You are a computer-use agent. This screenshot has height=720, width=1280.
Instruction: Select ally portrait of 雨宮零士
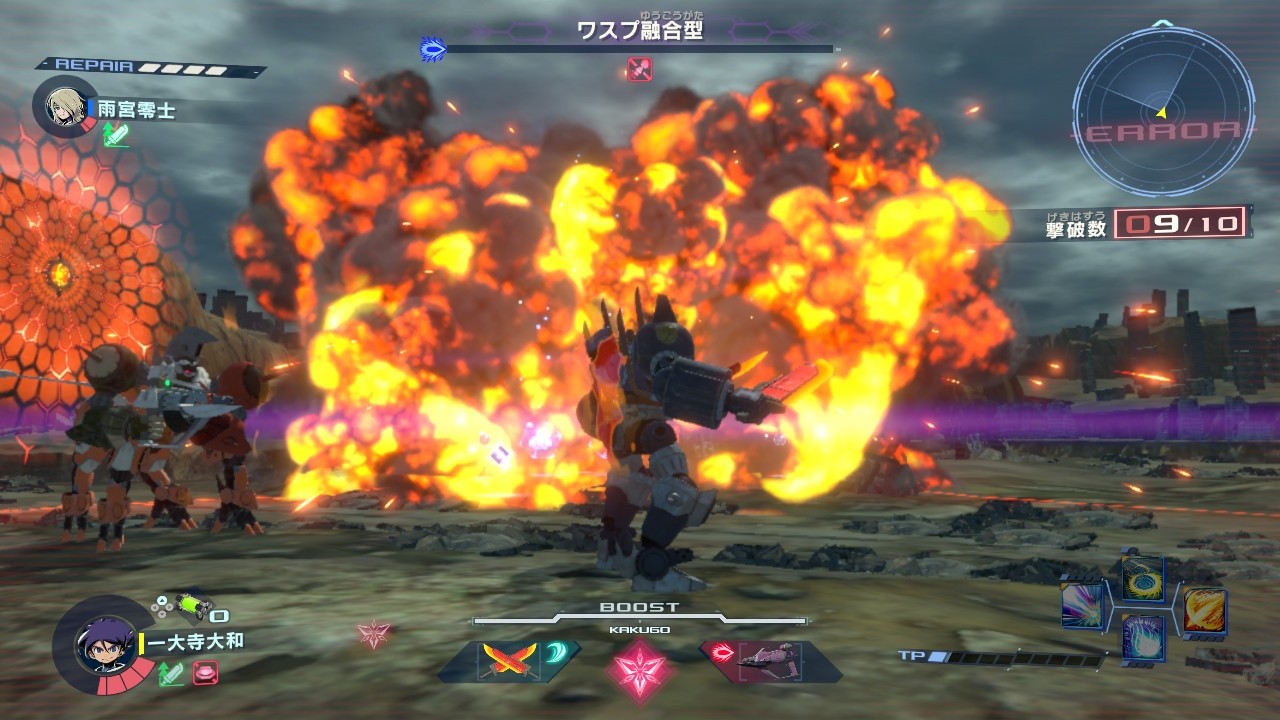pyautogui.click(x=63, y=104)
